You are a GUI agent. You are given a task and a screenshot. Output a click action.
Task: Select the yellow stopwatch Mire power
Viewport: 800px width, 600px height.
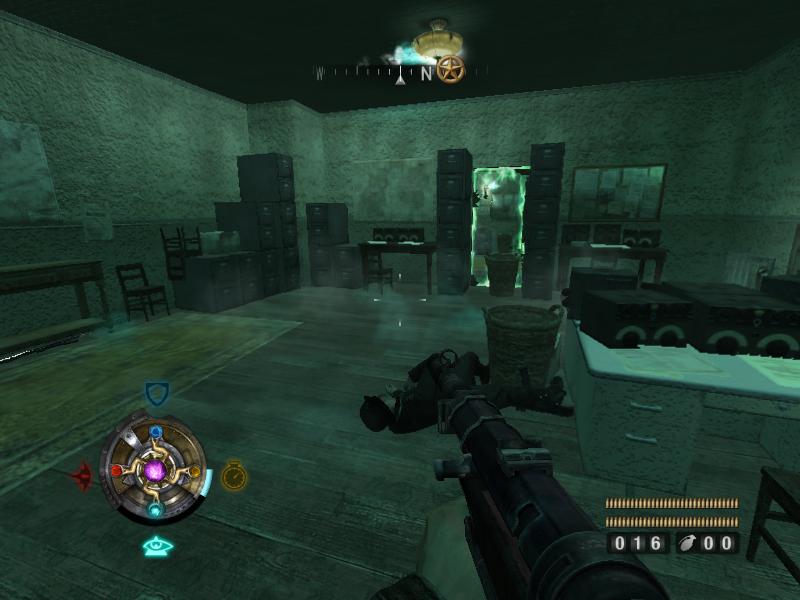[x=233, y=475]
